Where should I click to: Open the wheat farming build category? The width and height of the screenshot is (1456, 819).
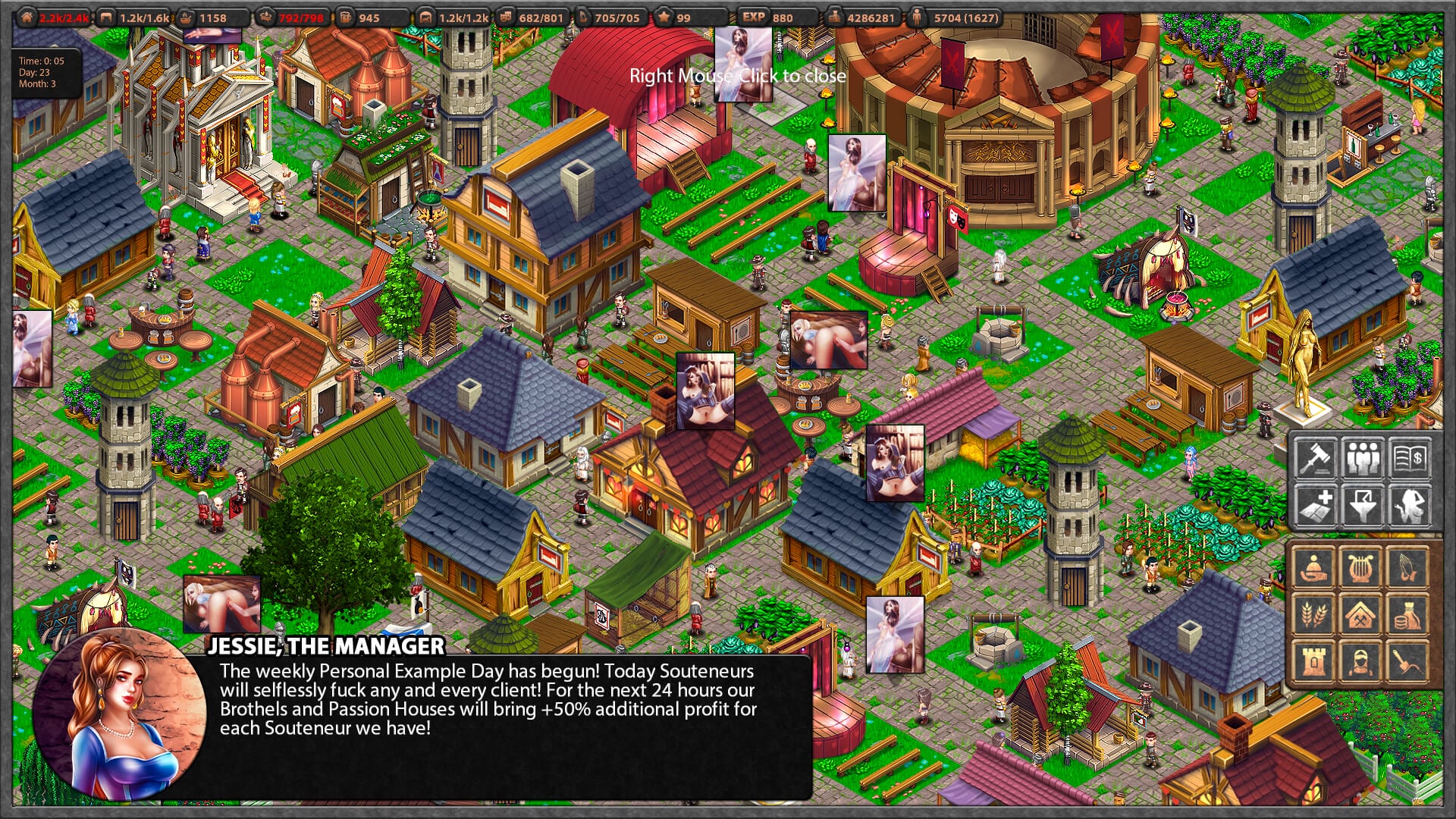pos(1313,613)
